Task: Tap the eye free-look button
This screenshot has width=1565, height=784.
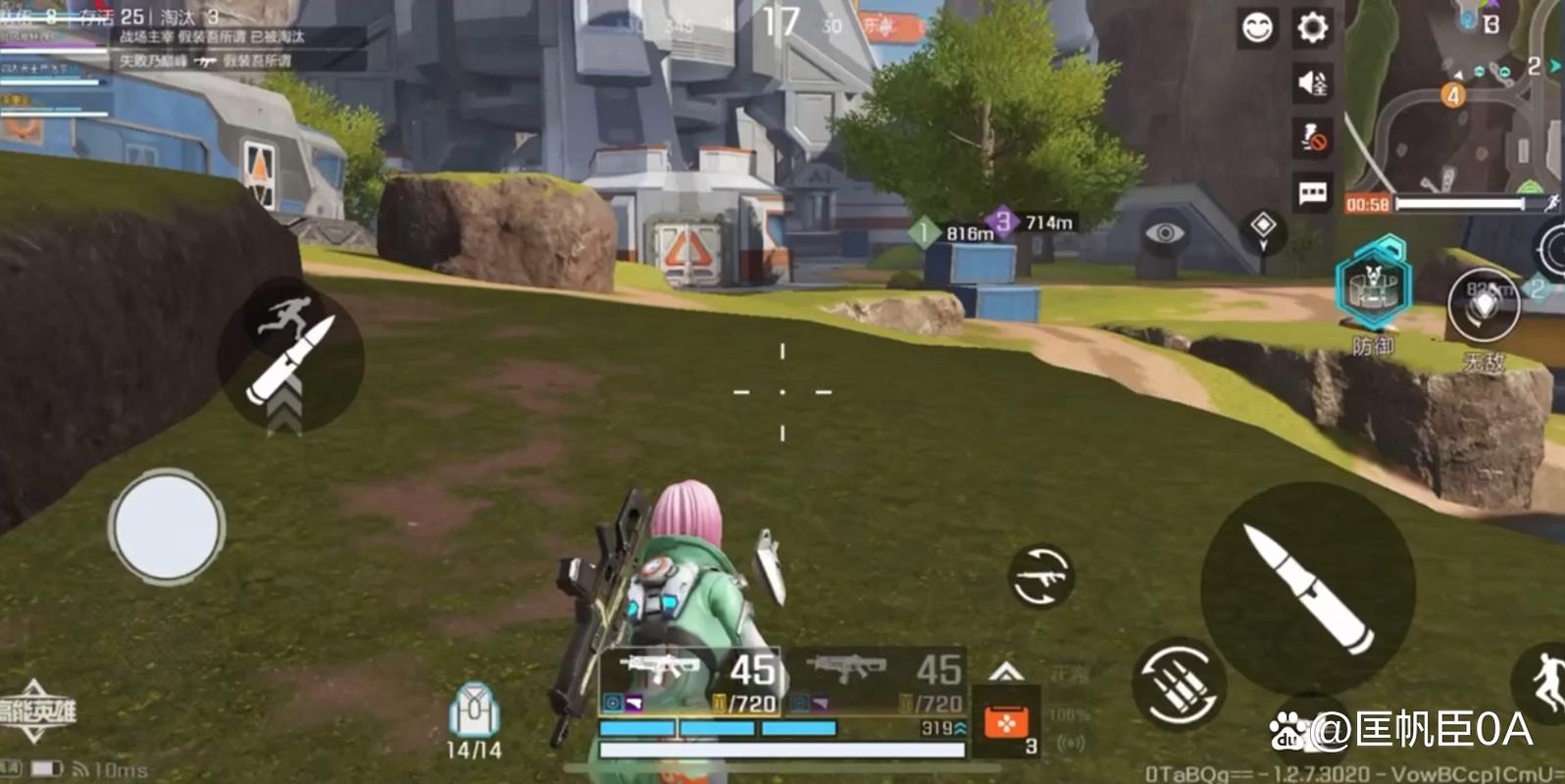Action: (x=1164, y=233)
